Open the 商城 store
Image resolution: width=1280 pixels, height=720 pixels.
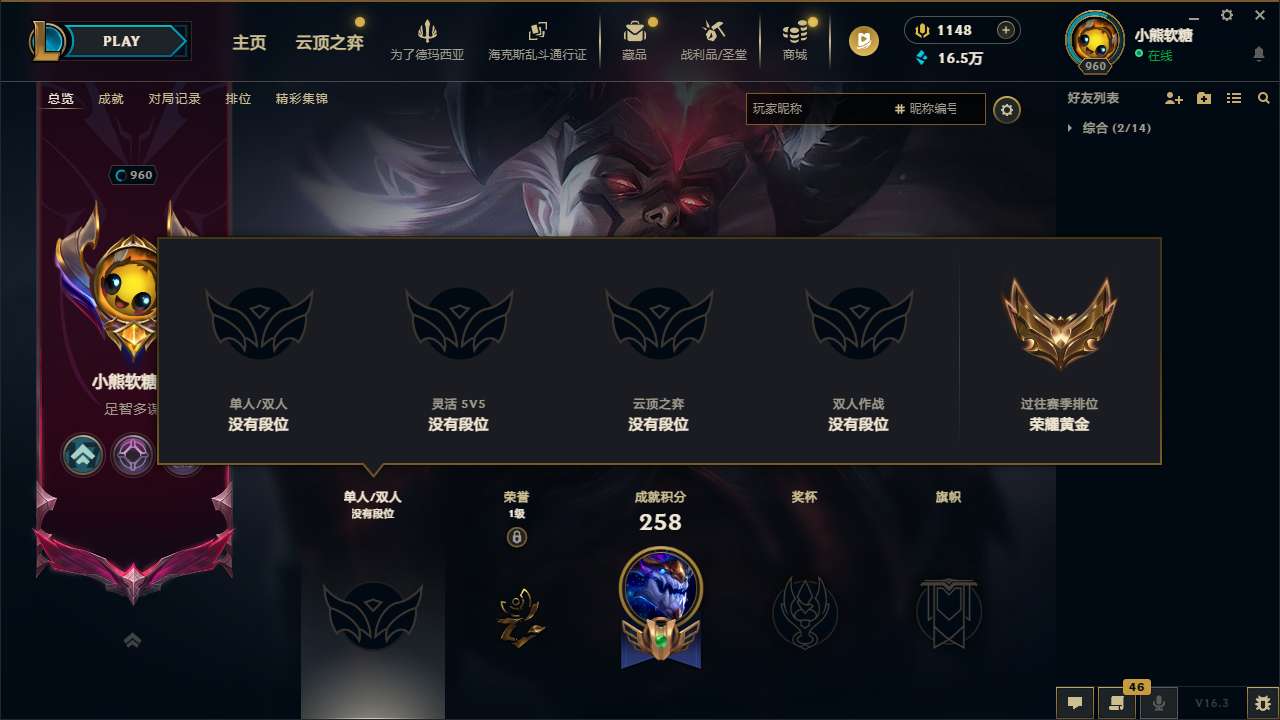[795, 40]
